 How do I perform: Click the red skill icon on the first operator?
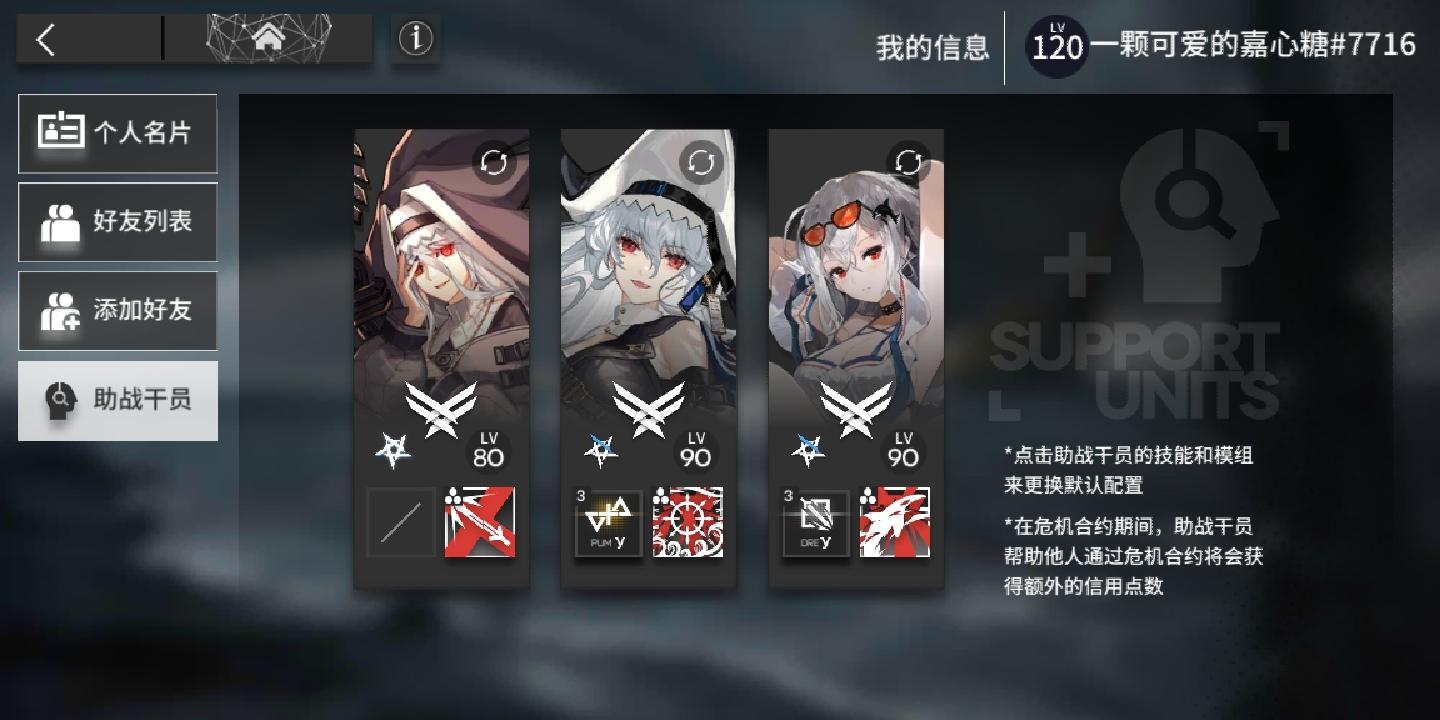pyautogui.click(x=479, y=522)
